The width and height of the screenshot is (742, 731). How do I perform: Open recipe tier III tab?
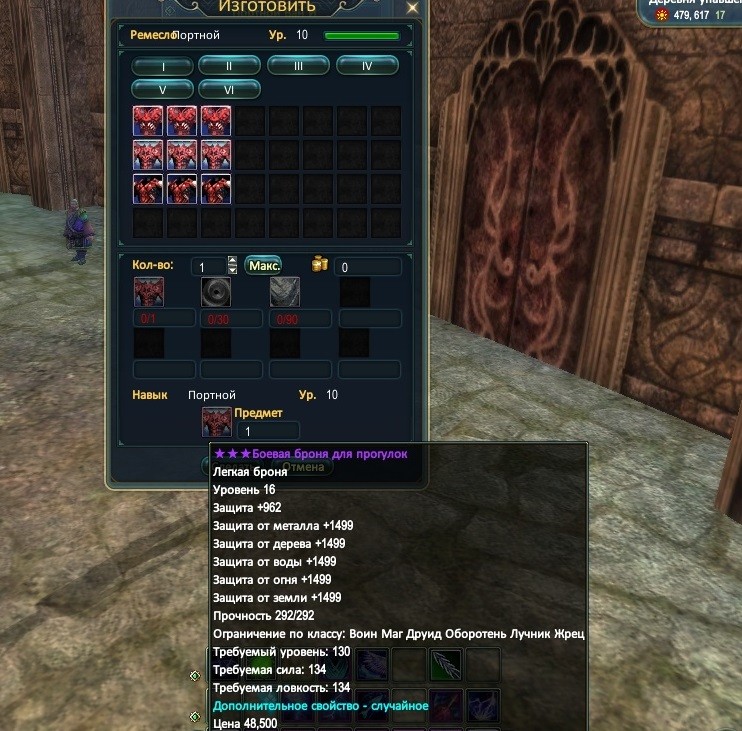[x=298, y=66]
